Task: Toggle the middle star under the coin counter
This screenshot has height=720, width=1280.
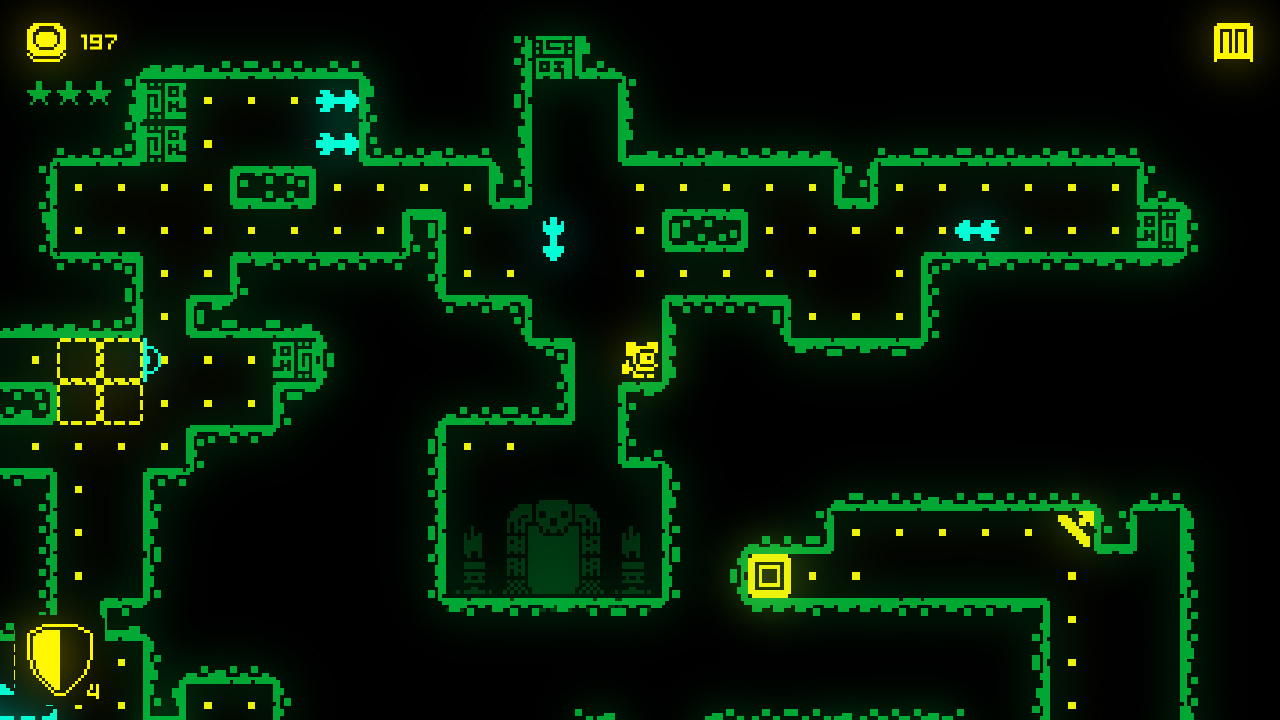Action: 67,93
